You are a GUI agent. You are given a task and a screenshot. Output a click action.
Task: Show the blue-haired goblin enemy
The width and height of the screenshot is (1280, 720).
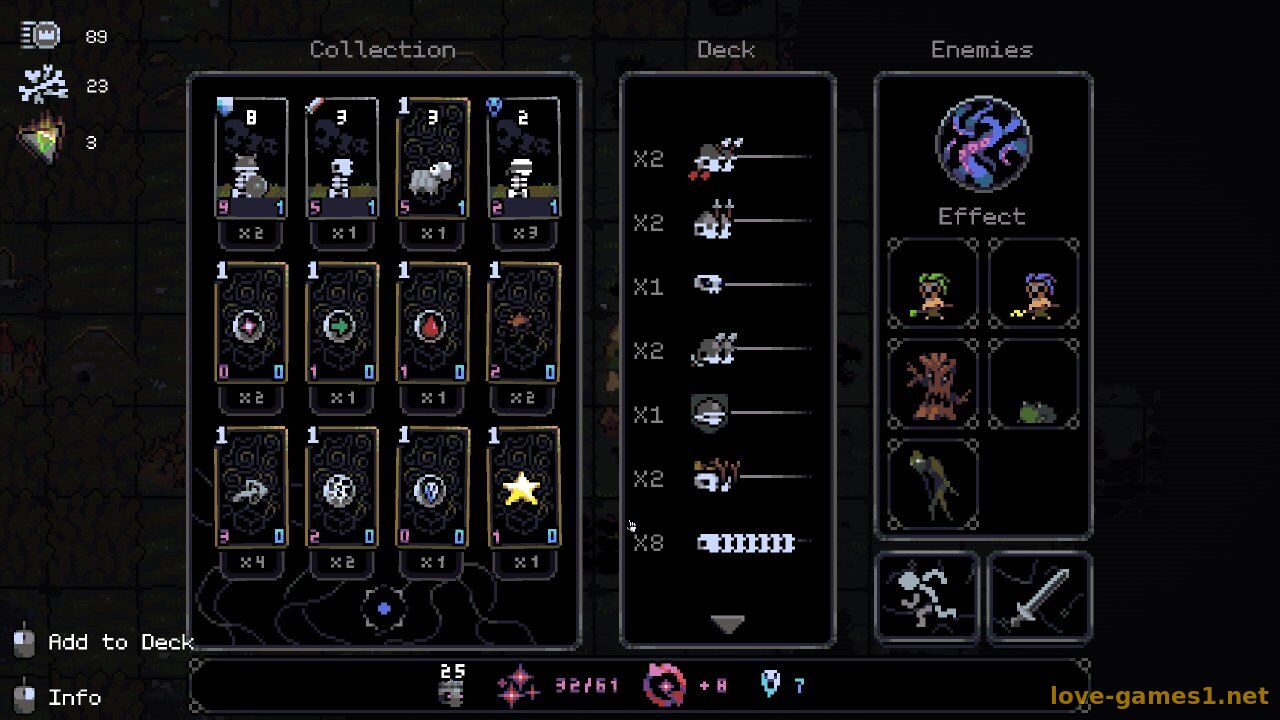pyautogui.click(x=1034, y=284)
